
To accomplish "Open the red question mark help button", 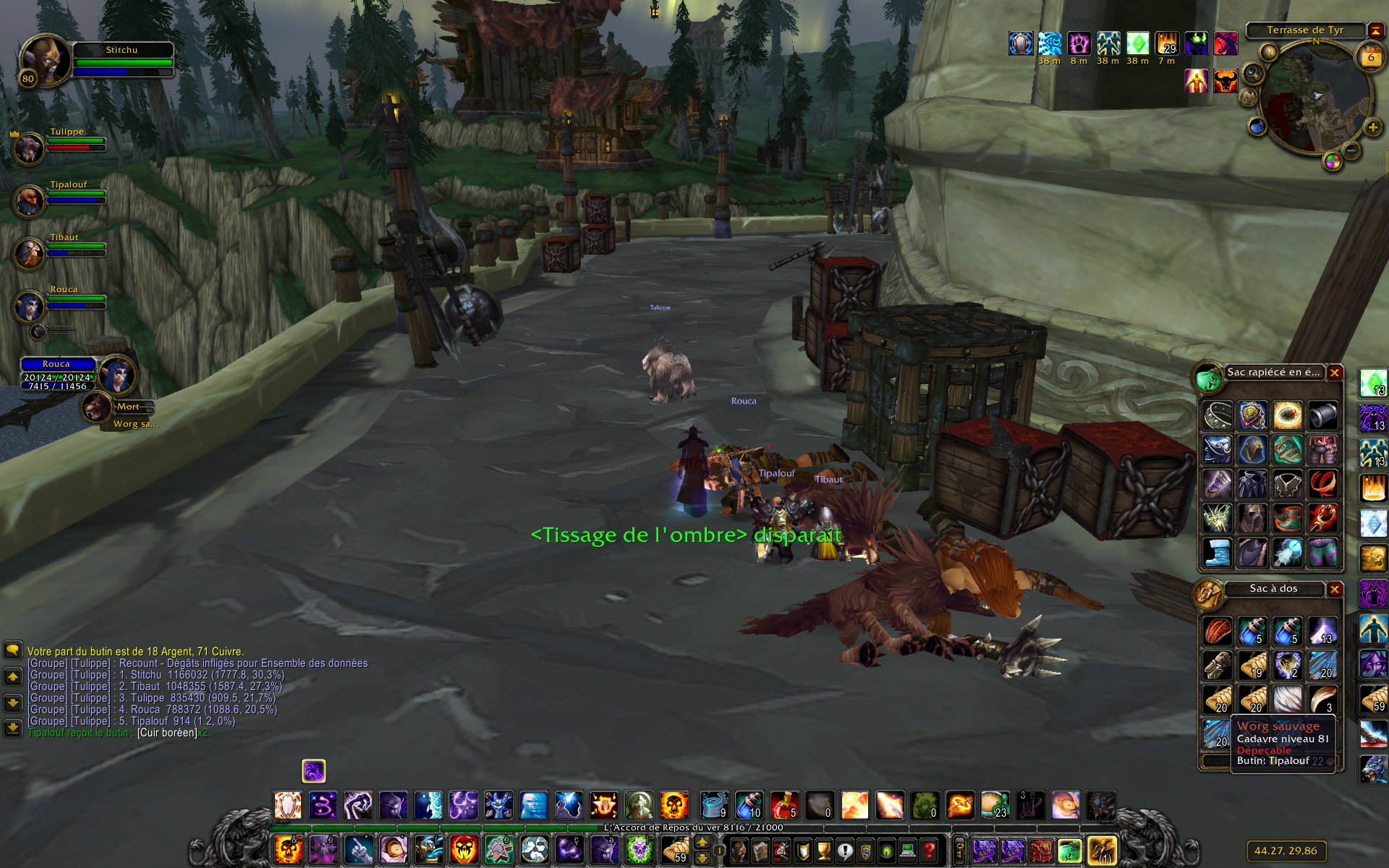I will click(930, 850).
